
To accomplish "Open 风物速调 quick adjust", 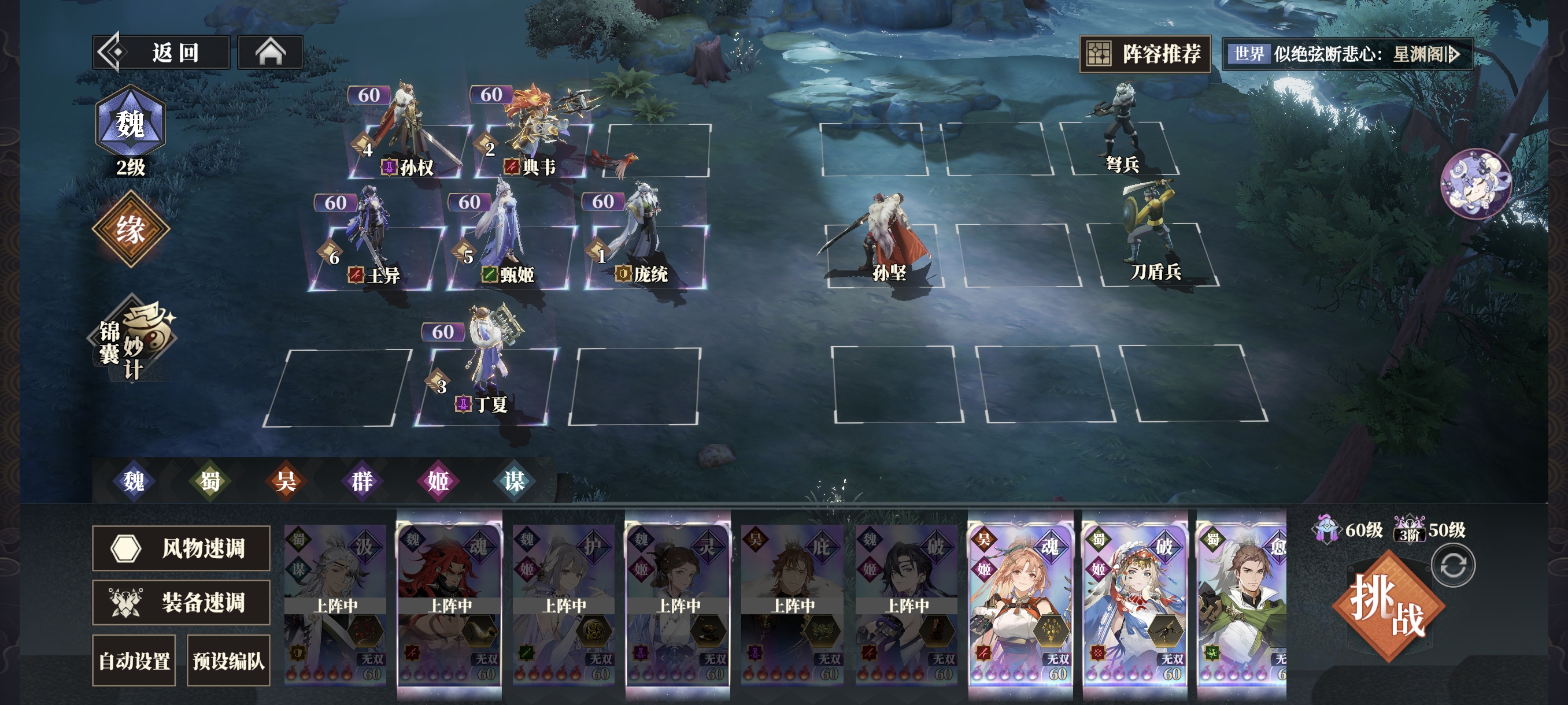I will [181, 548].
